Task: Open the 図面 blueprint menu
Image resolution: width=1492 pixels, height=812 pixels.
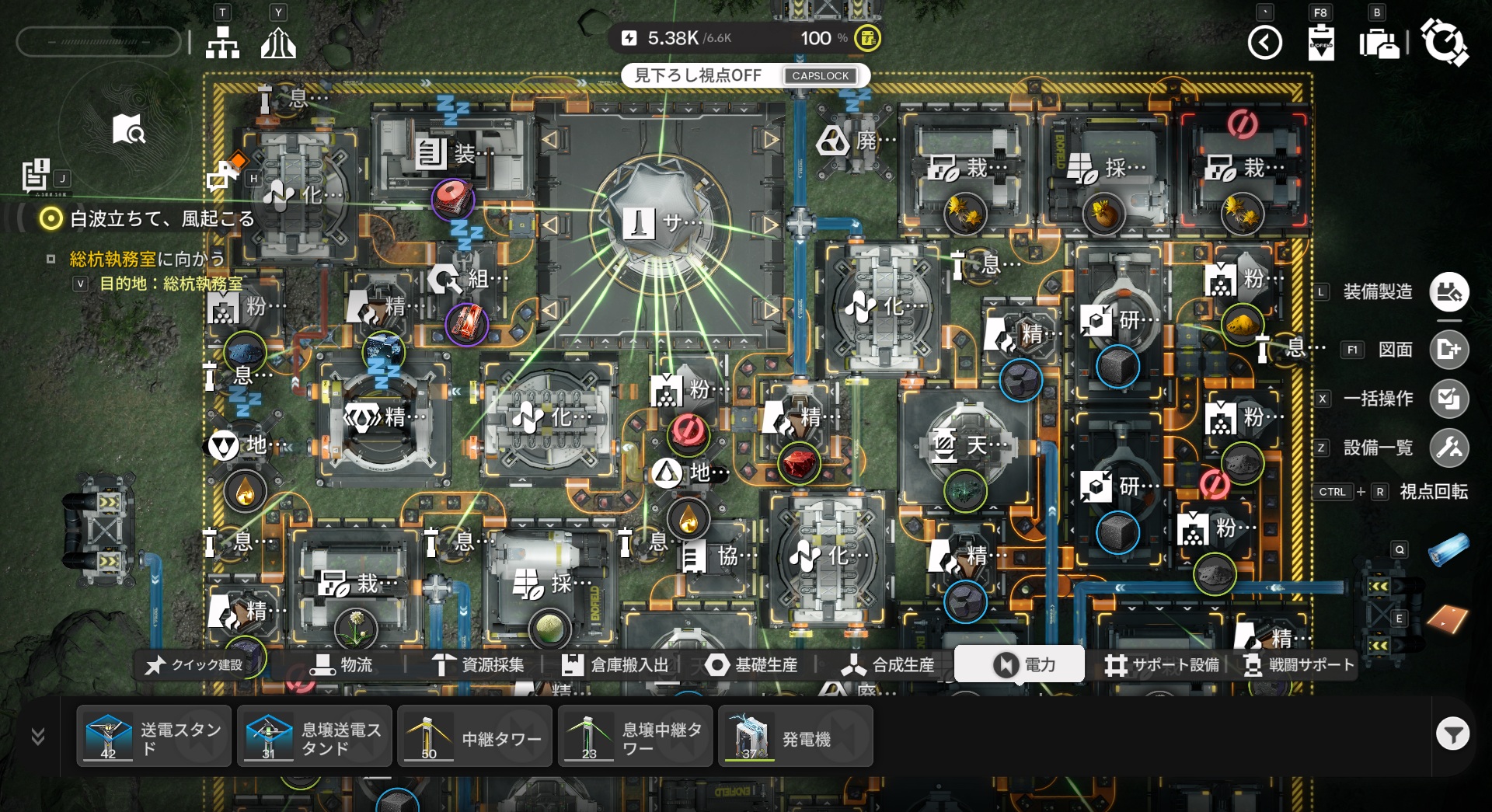Action: coord(1448,350)
